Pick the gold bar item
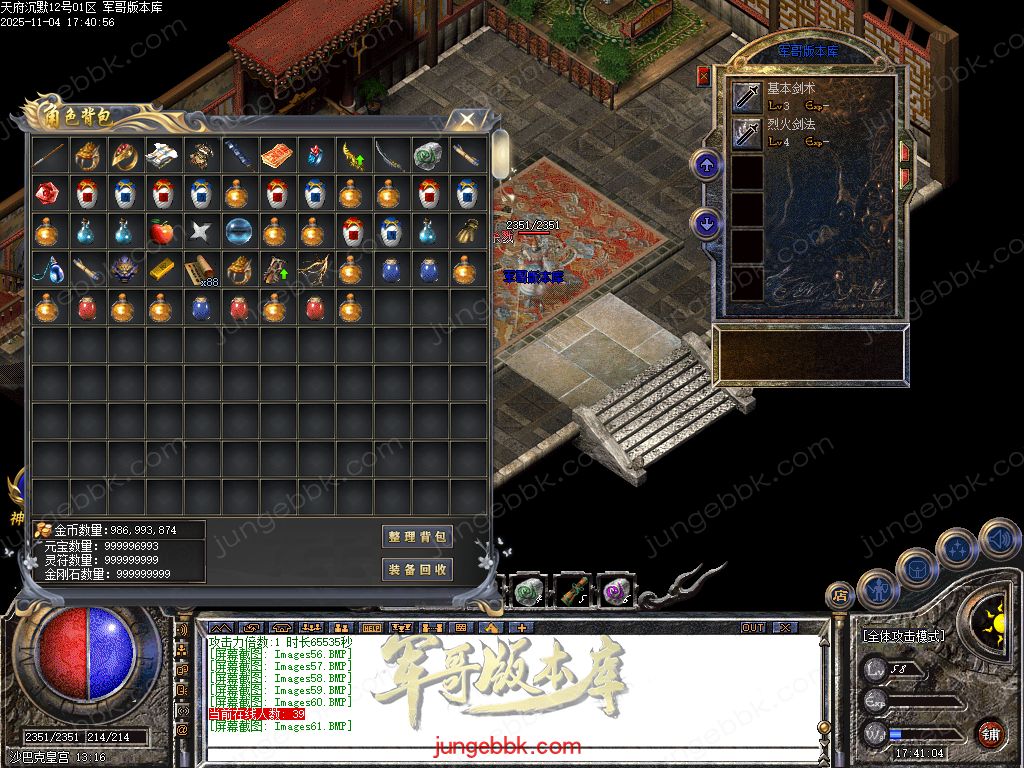This screenshot has width=1024, height=768. [161, 270]
